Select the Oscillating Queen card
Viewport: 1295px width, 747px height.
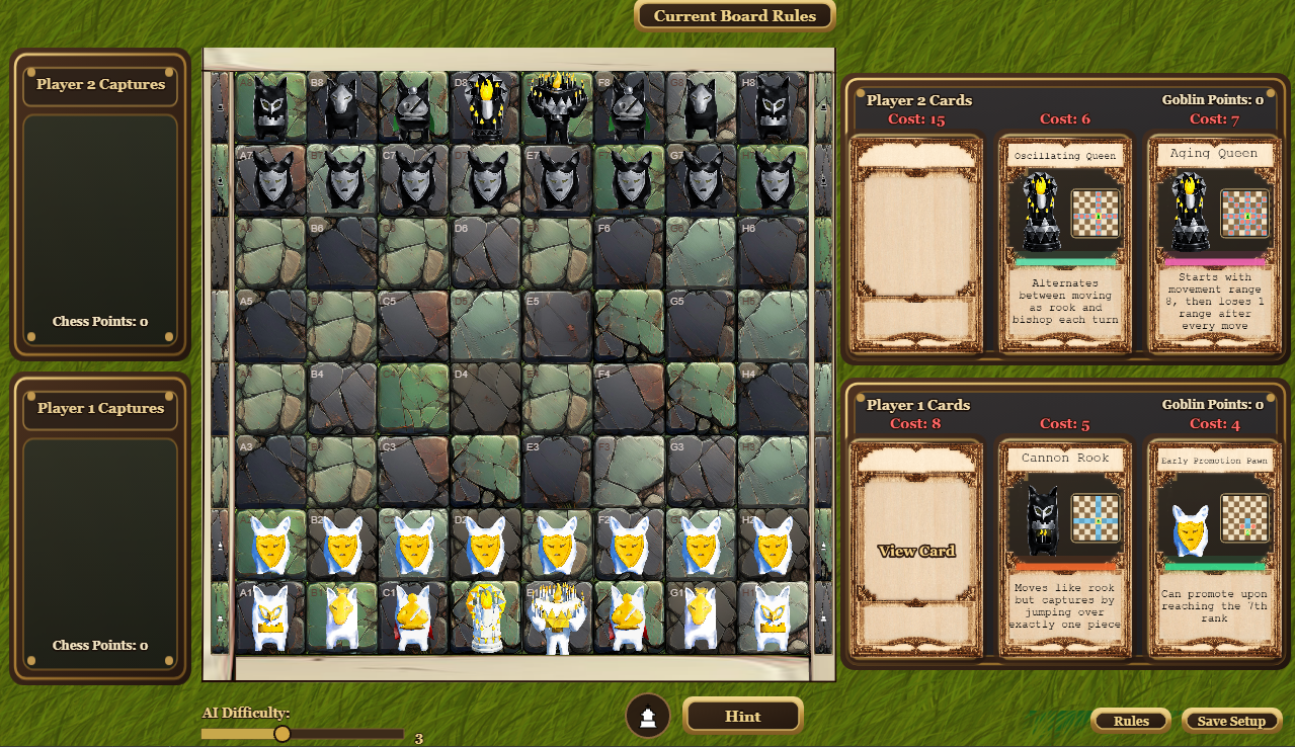[x=1065, y=244]
